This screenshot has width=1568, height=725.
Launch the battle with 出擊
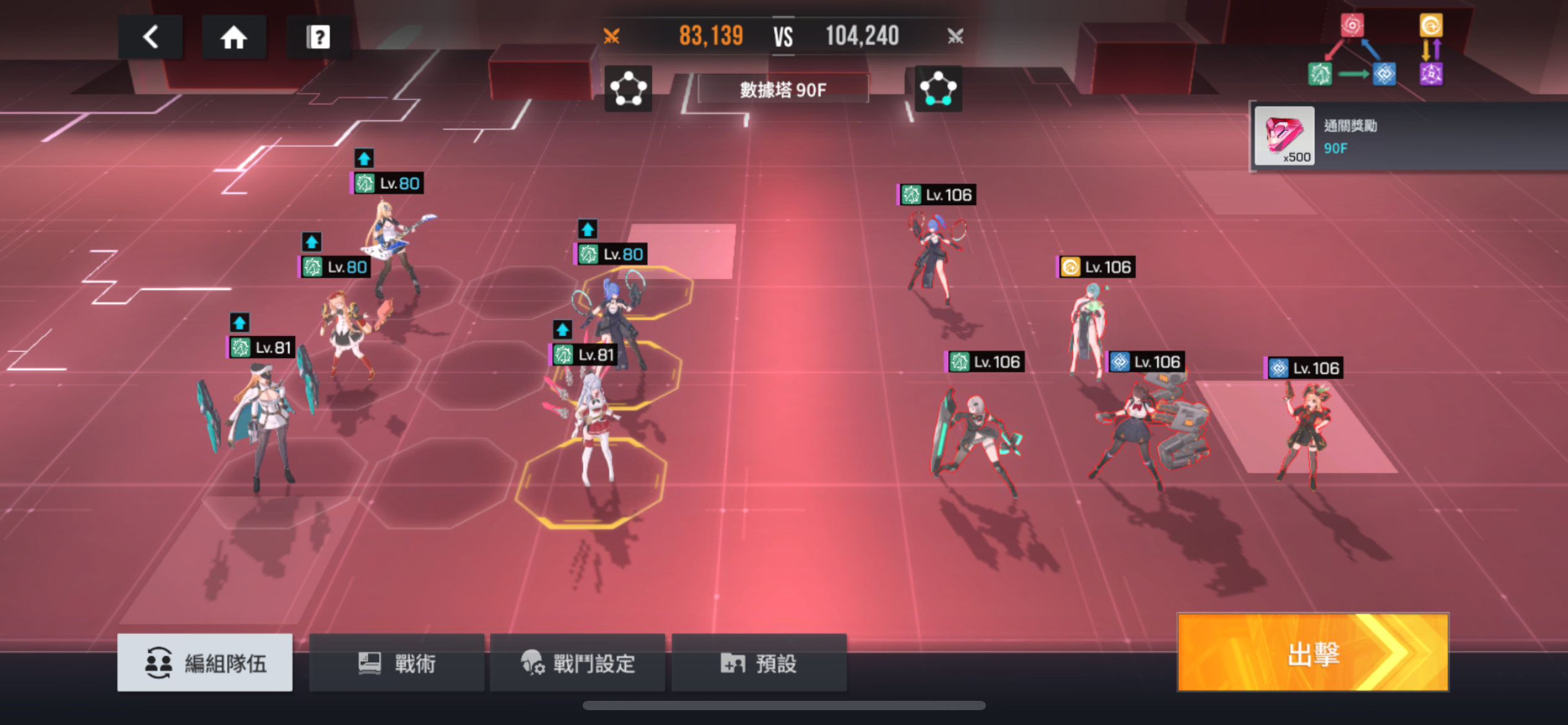tap(1313, 652)
